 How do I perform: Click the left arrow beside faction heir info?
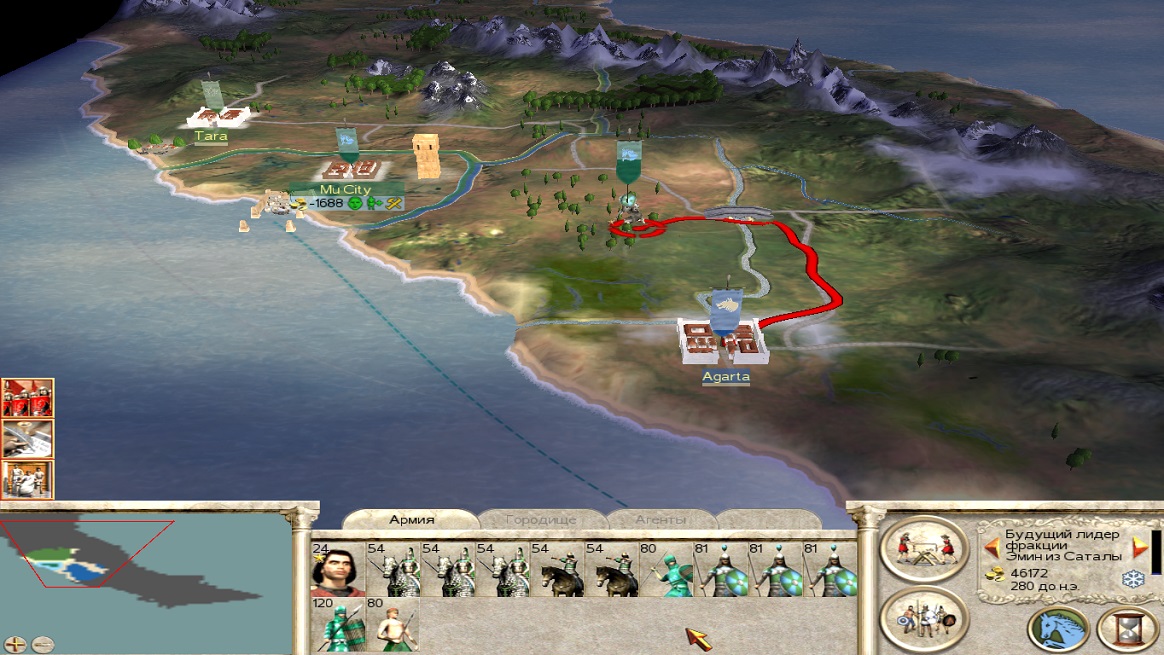(992, 548)
